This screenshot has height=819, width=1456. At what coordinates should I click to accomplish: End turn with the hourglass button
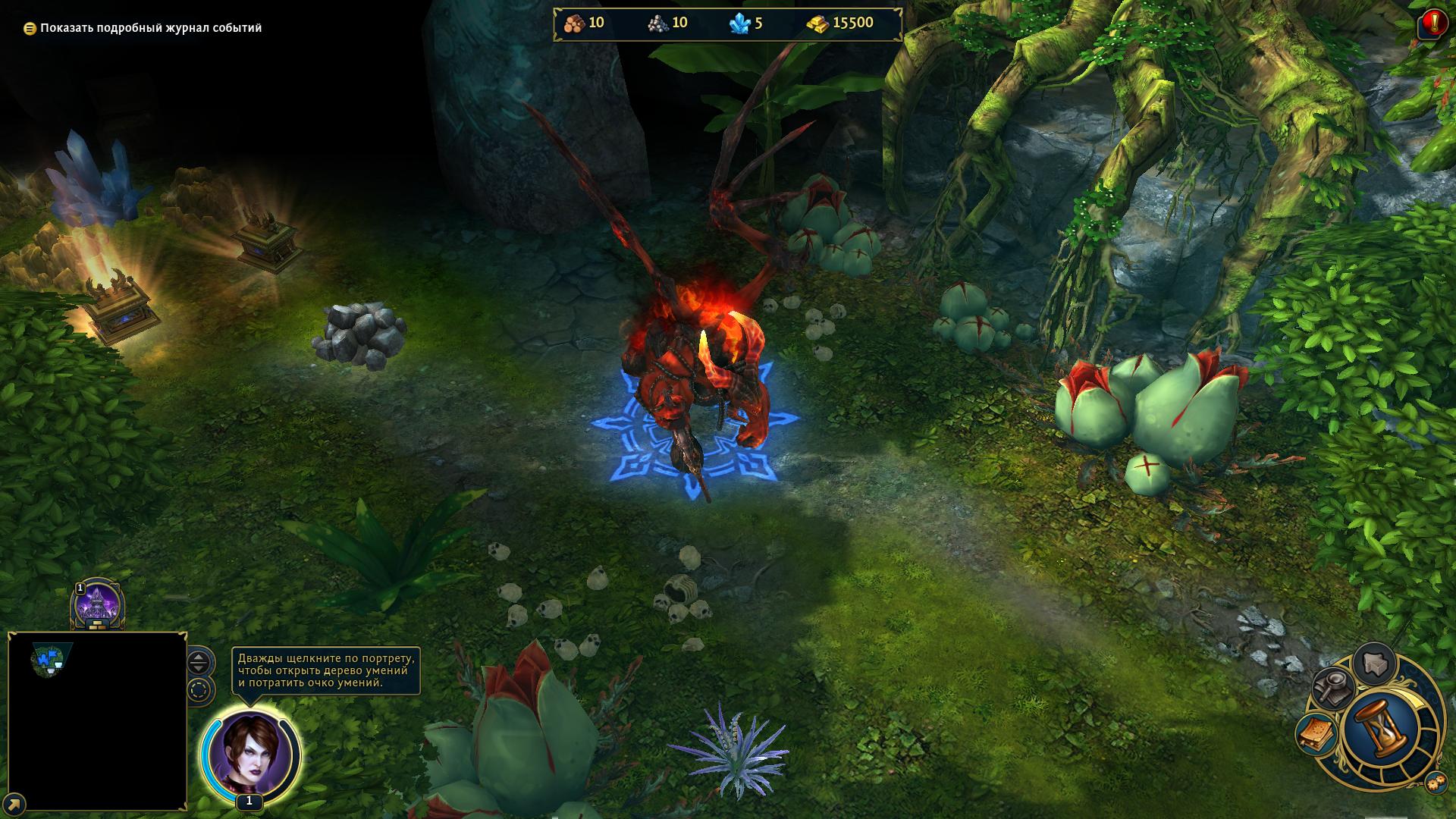click(x=1380, y=730)
